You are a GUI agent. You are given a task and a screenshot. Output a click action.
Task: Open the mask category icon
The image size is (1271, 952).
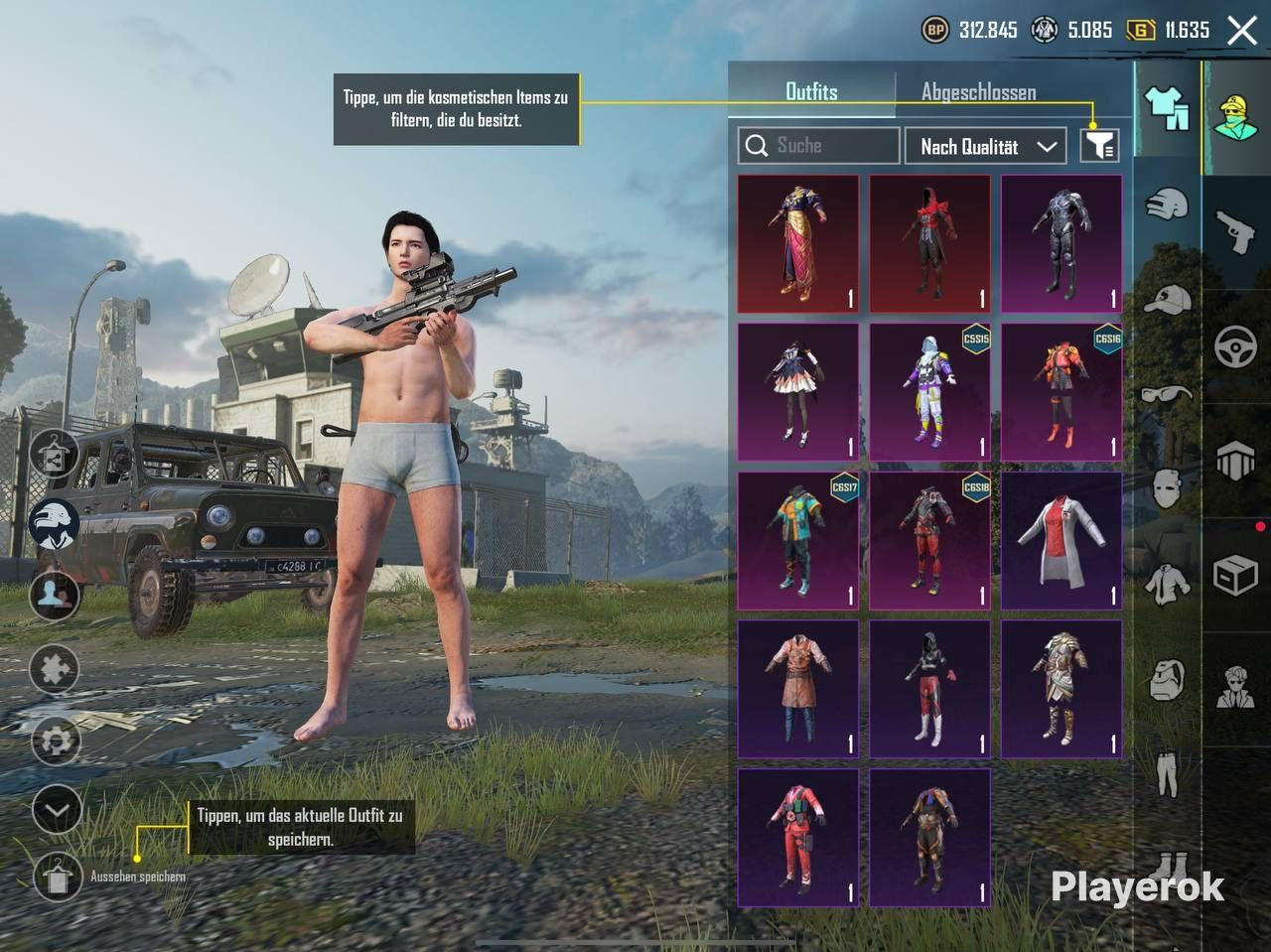tap(1165, 486)
